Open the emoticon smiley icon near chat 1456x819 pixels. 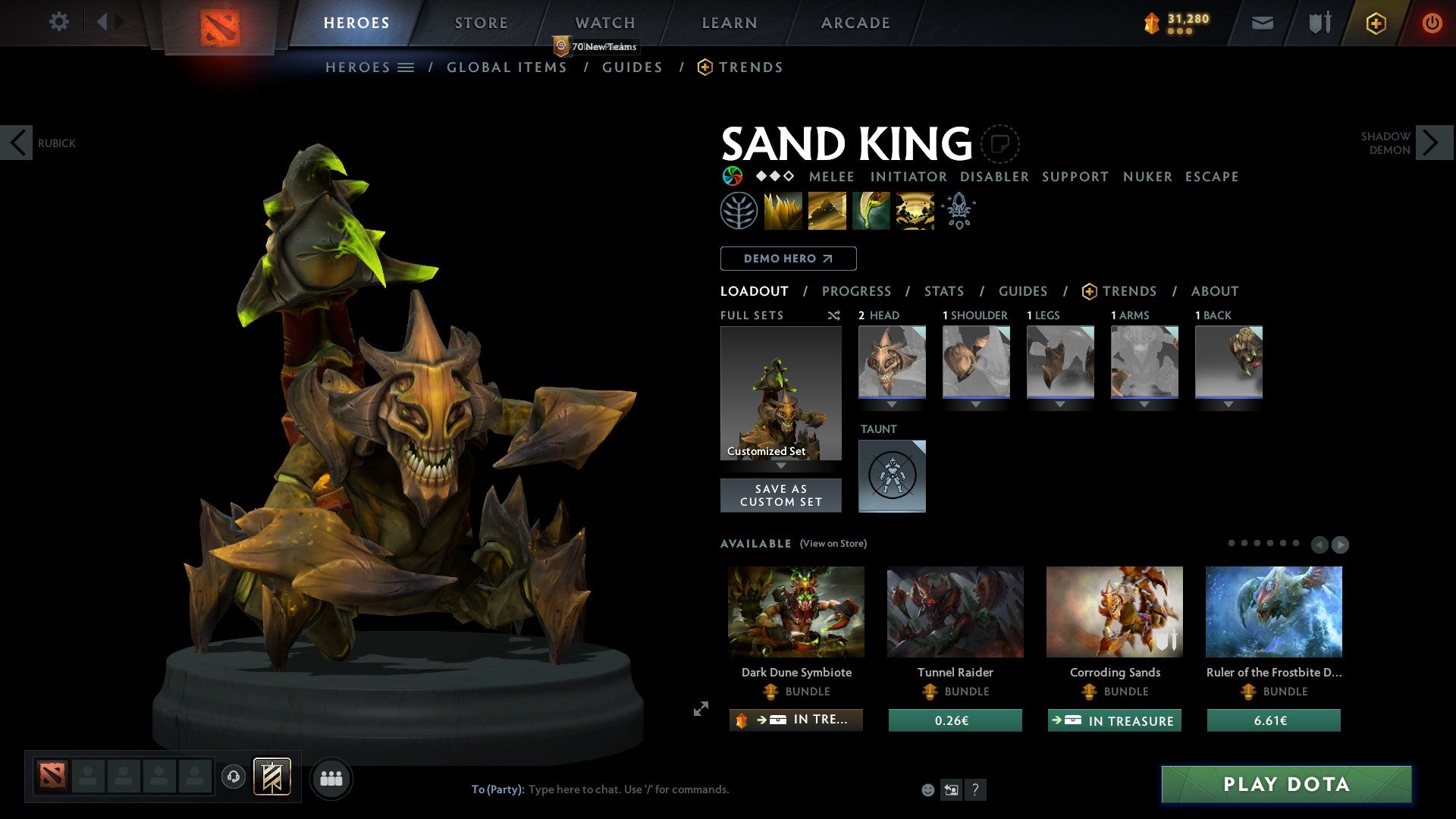click(927, 789)
